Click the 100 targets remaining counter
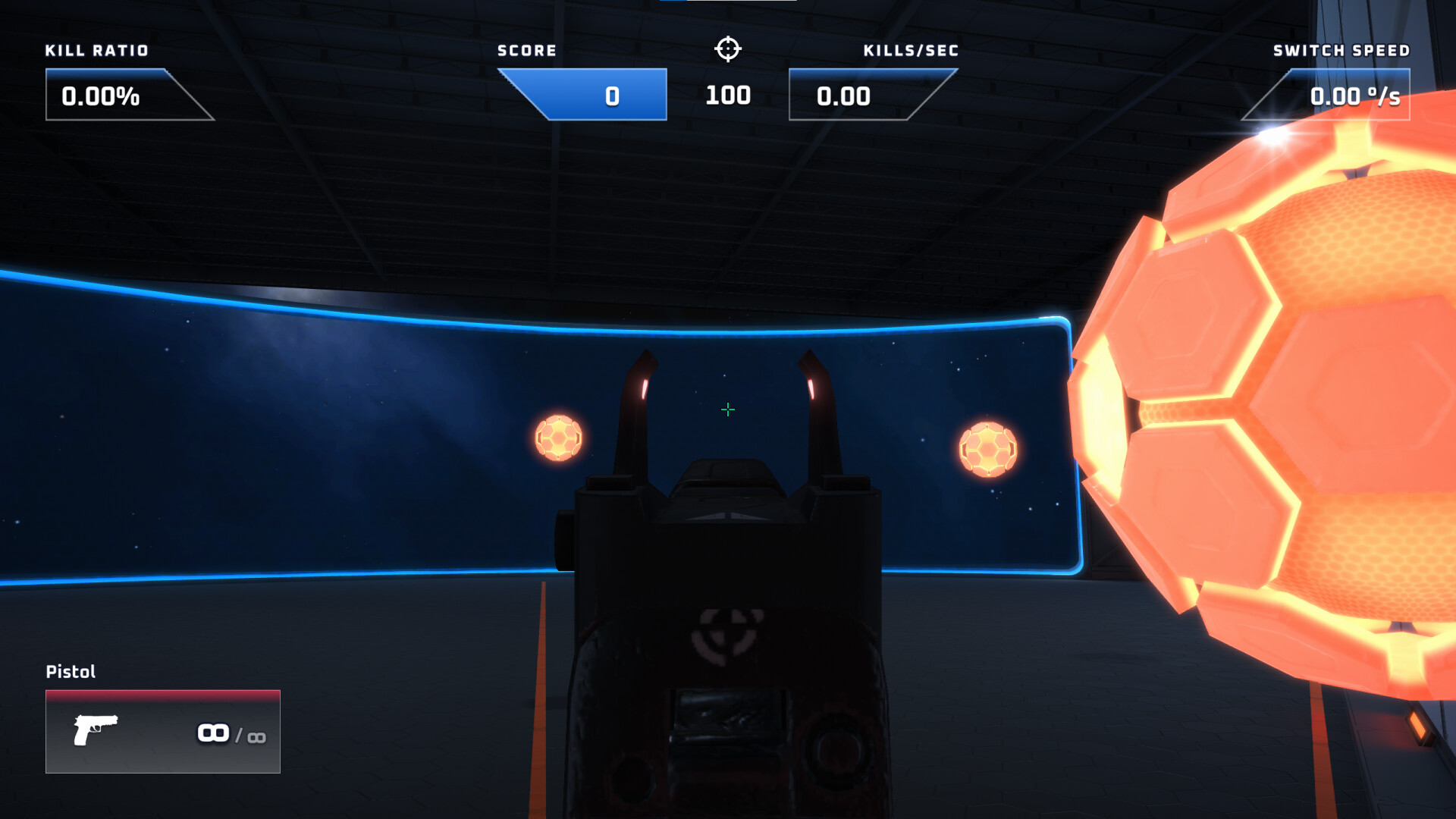The image size is (1456, 819). point(727,96)
